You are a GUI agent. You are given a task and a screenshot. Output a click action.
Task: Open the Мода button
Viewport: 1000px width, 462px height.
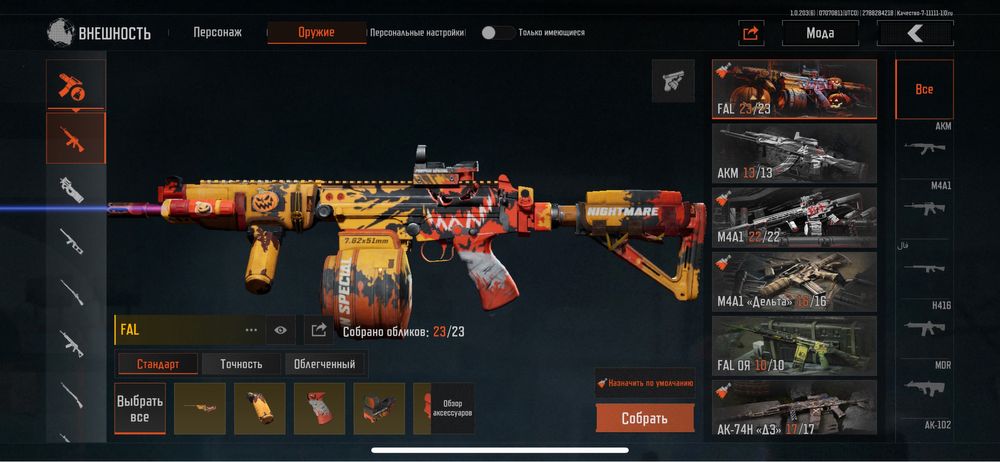point(820,33)
